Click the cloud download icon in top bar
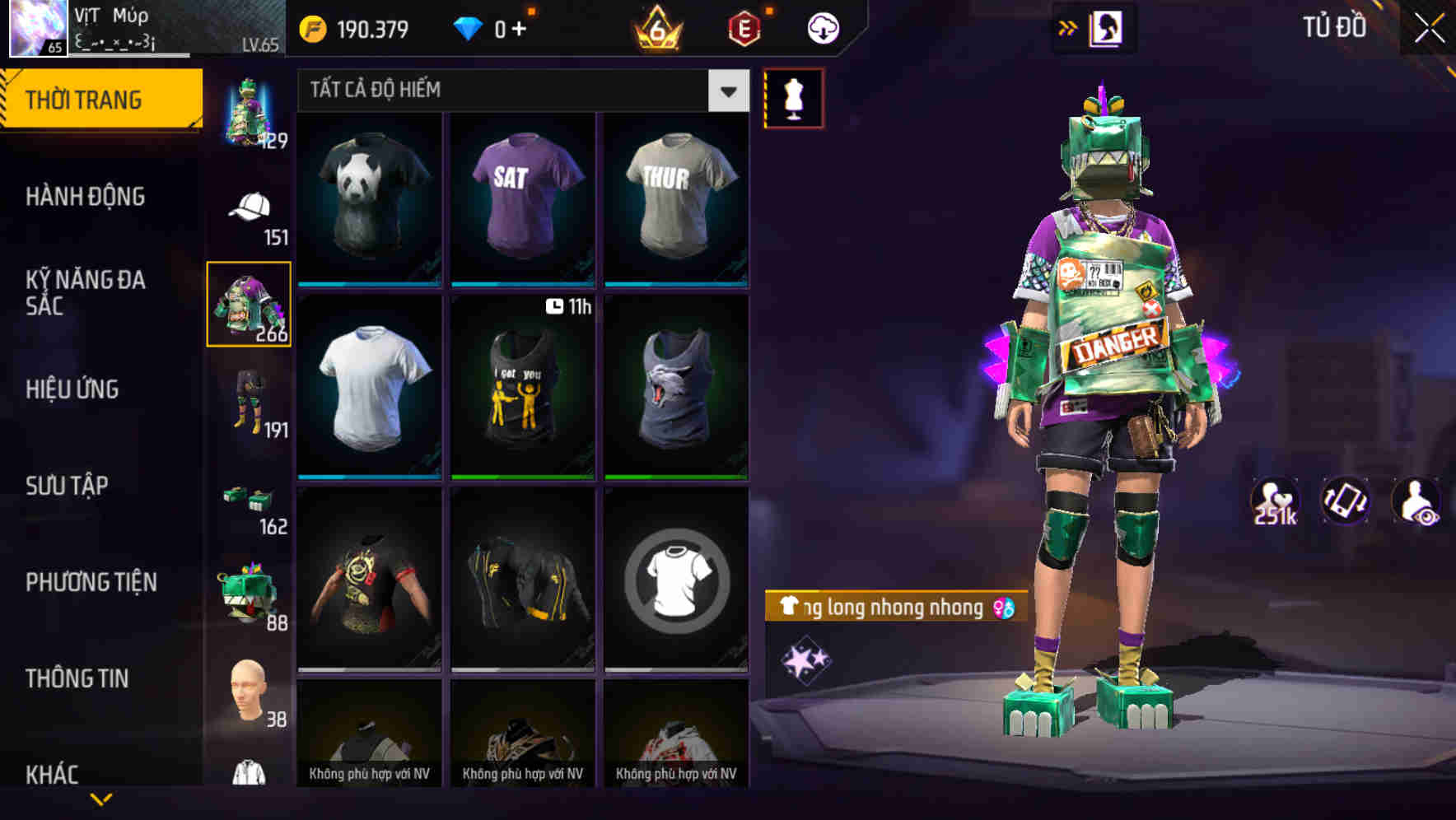1456x820 pixels. pos(822,27)
